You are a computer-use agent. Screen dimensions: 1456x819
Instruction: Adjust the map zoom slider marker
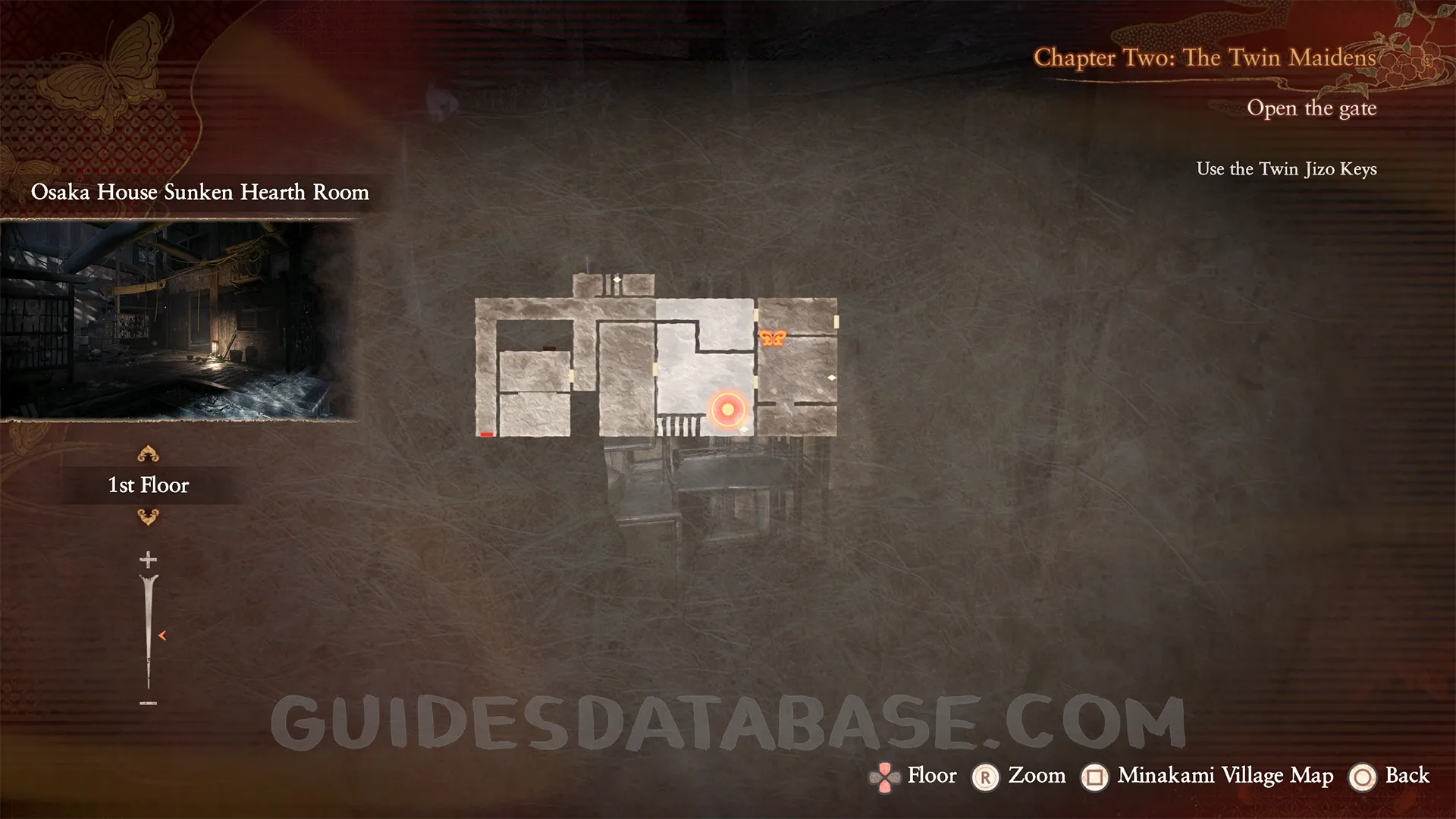[162, 635]
